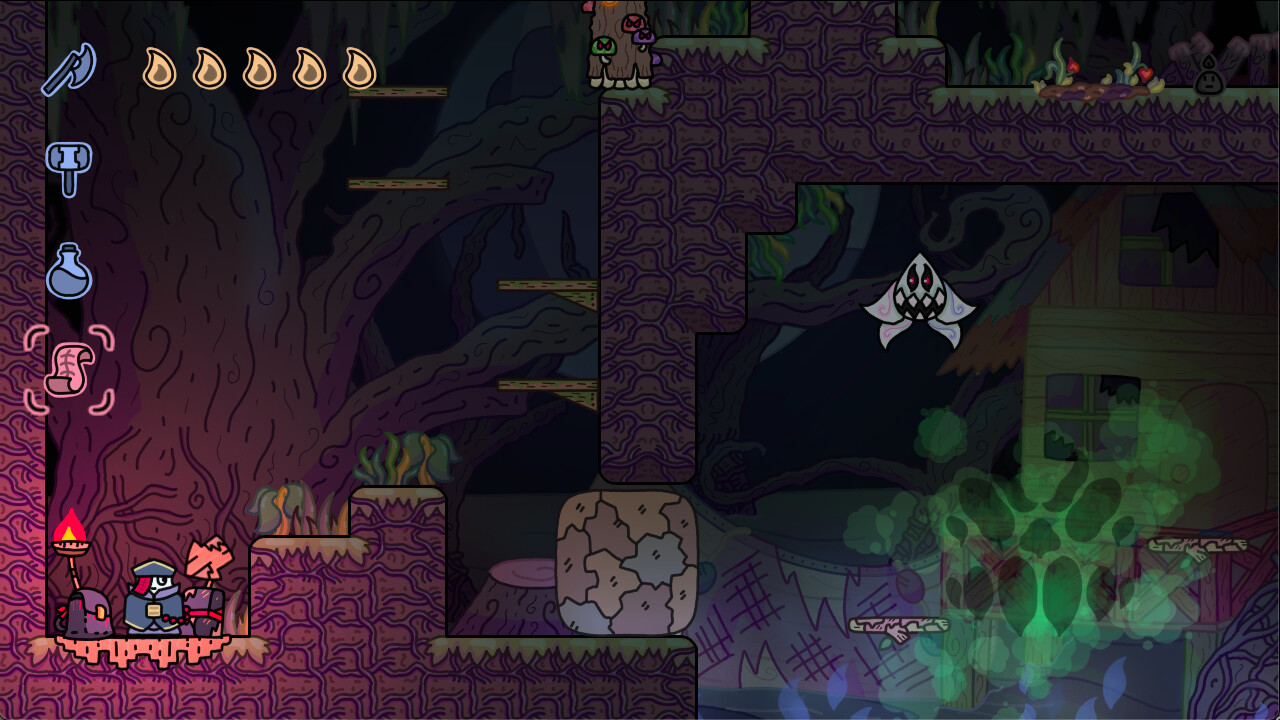
Task: Select the axe tool icon
Action: [x=68, y=68]
